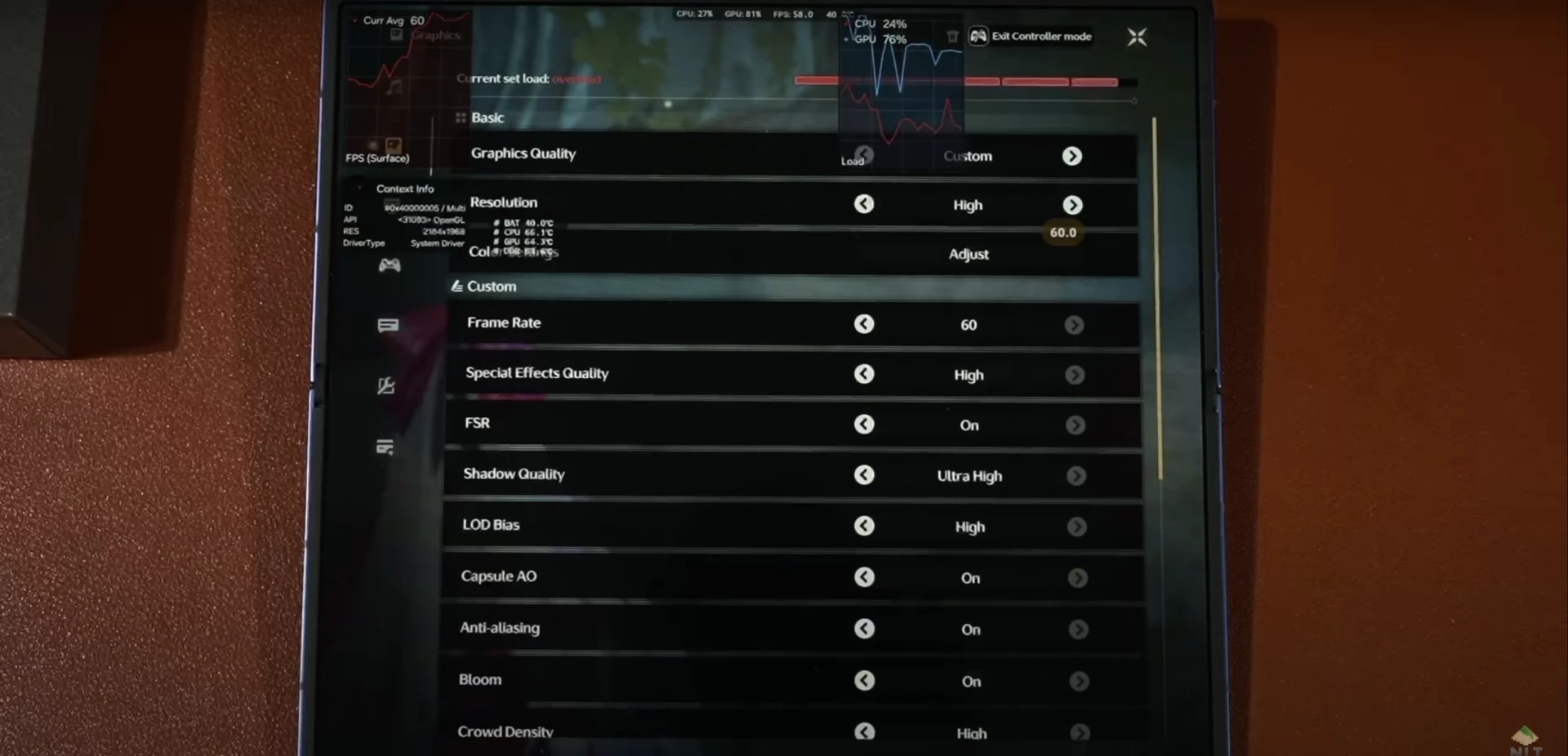Click the Frame Rate right arrow
This screenshot has width=1568, height=756.
[x=1074, y=325]
